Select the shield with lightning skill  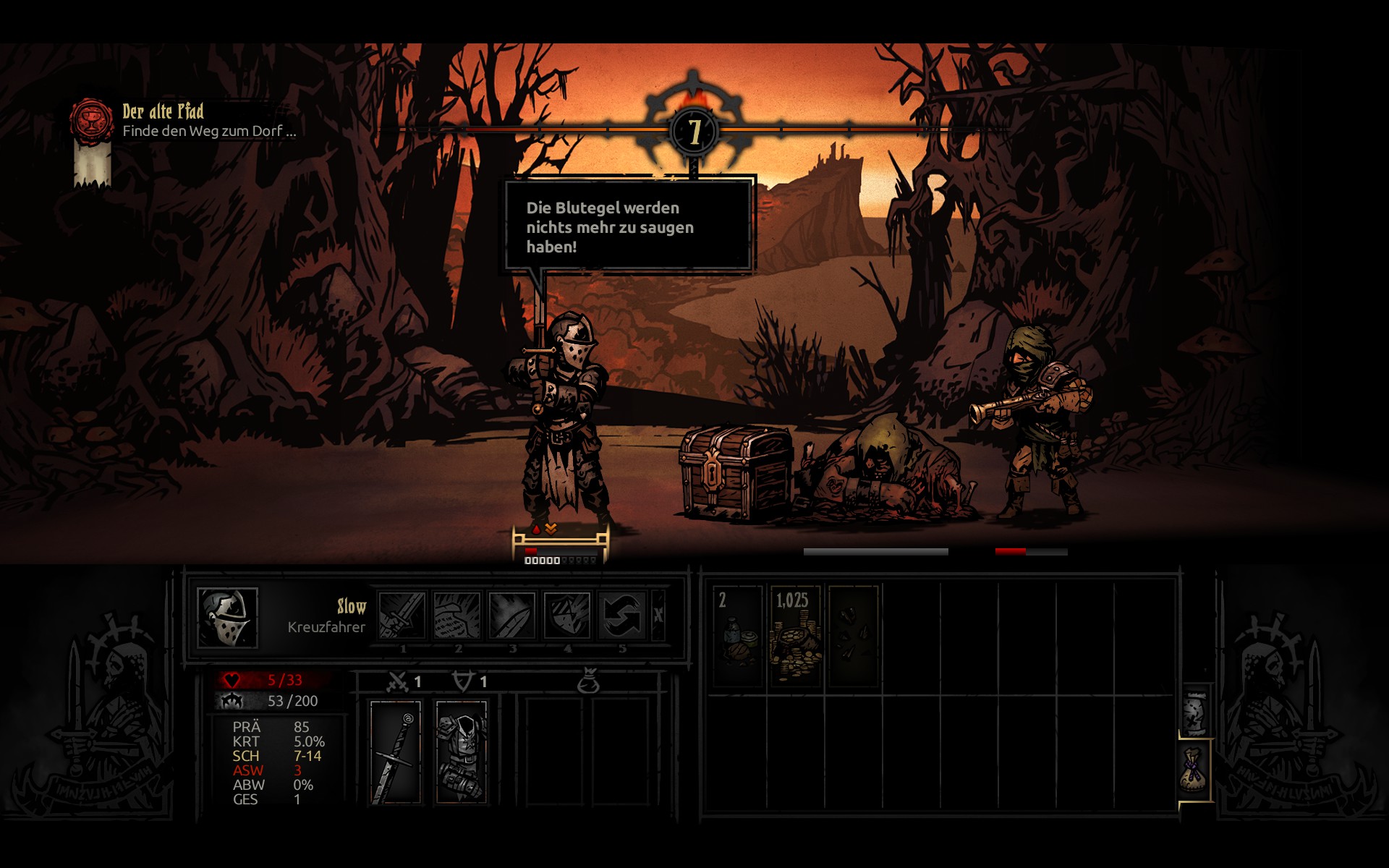click(566, 616)
